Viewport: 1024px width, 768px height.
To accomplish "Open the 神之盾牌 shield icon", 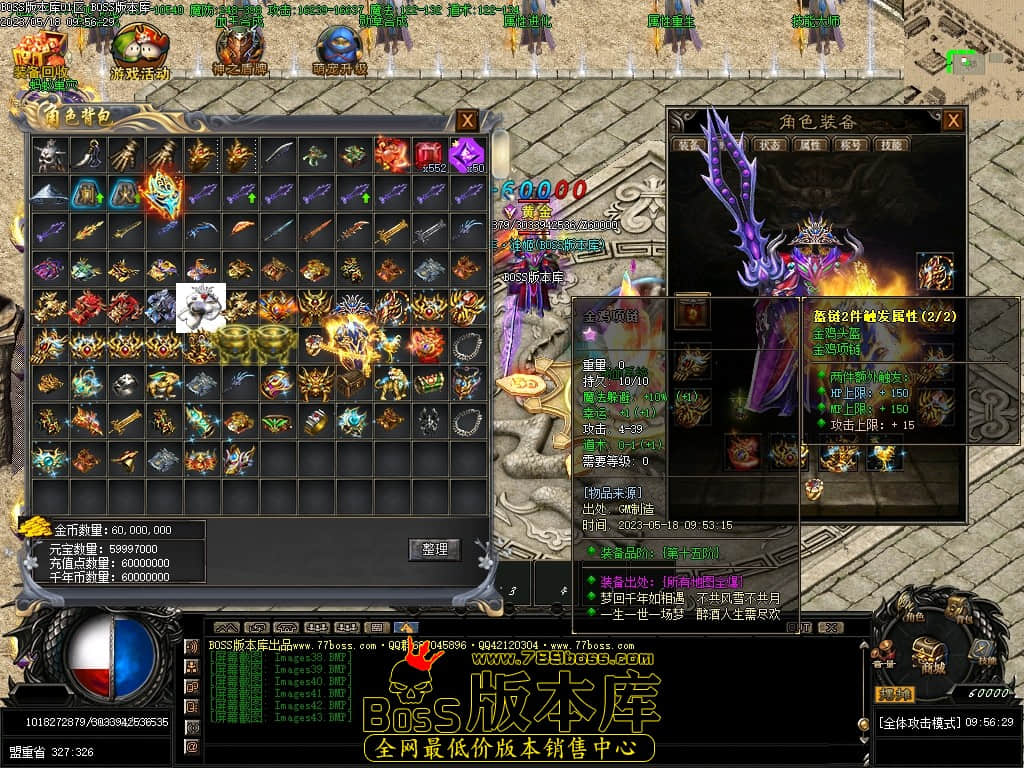I will [237, 52].
